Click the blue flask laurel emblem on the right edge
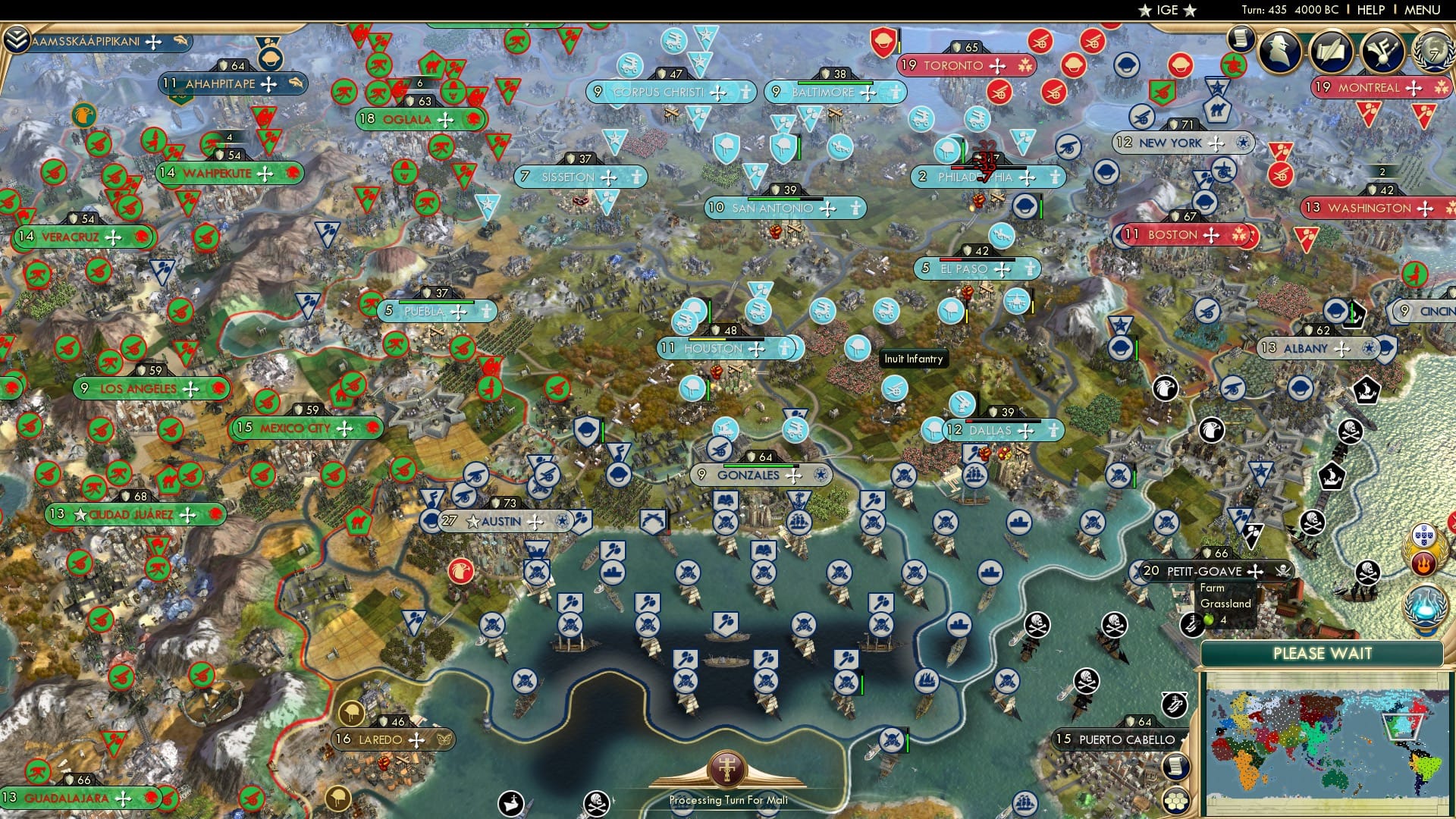Viewport: 1456px width, 819px height. [x=1423, y=604]
